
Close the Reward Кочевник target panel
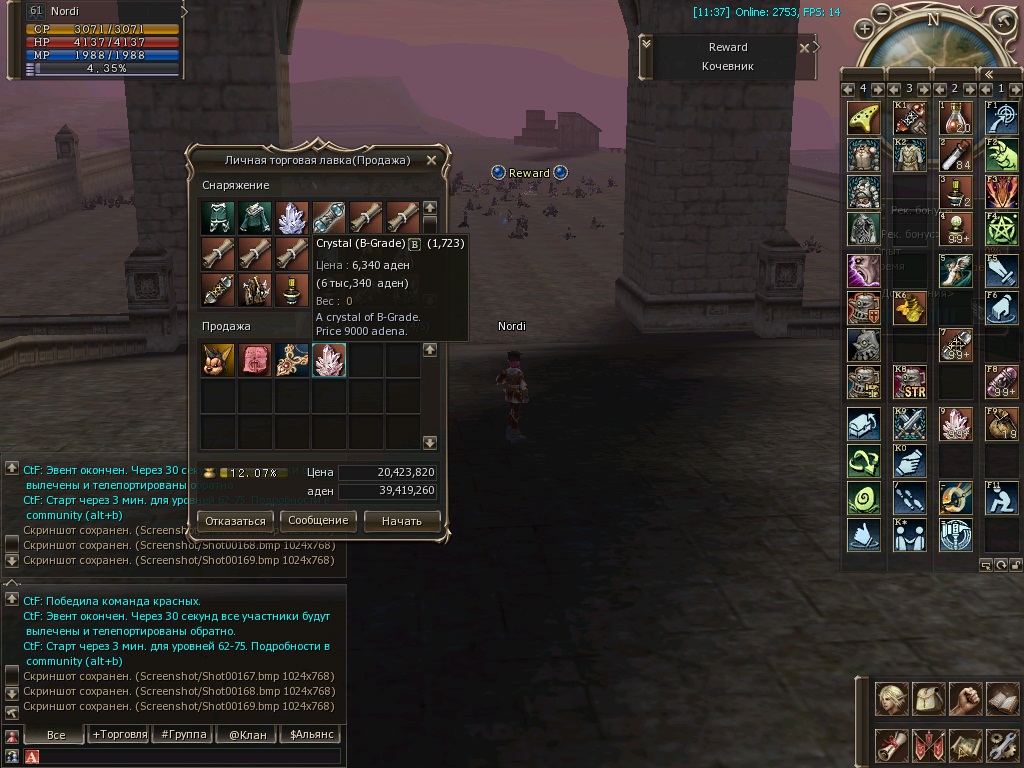coord(804,47)
